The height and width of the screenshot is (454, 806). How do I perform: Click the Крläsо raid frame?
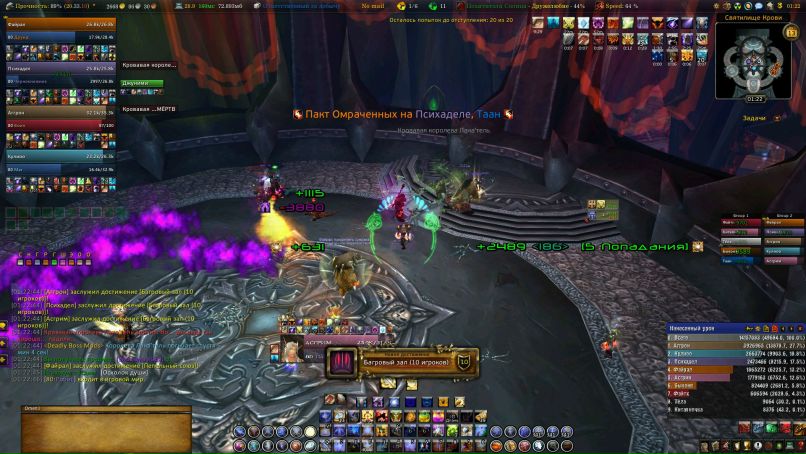[62, 156]
